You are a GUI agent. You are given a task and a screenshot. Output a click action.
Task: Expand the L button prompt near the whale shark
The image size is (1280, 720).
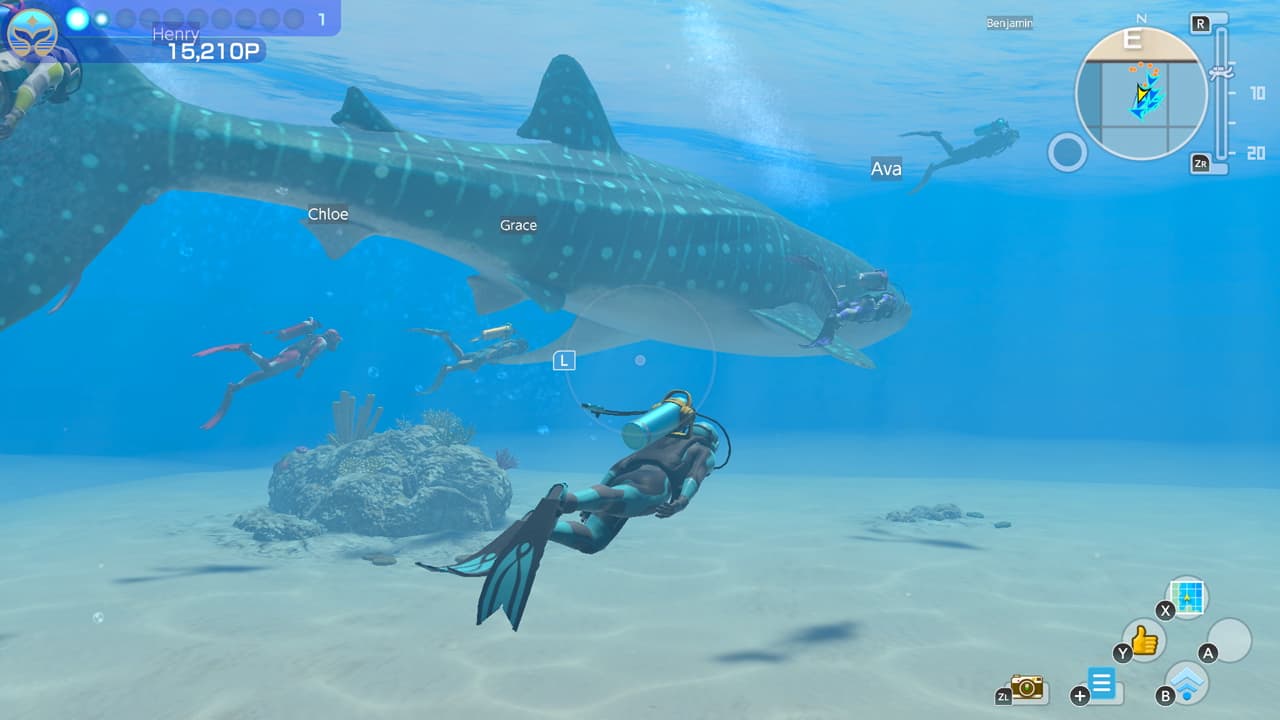563,361
